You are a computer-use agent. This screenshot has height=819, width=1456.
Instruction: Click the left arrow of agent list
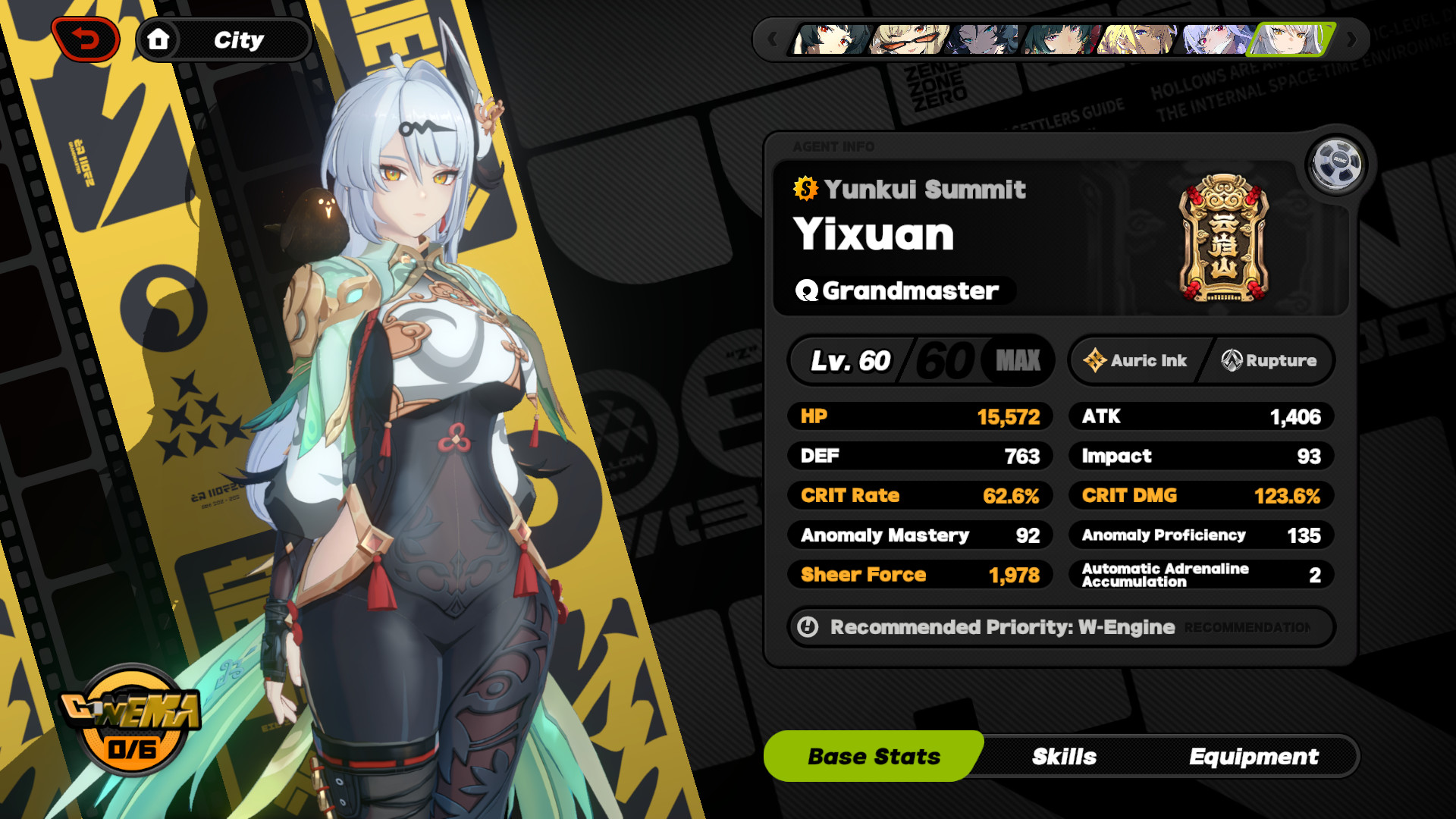772,39
